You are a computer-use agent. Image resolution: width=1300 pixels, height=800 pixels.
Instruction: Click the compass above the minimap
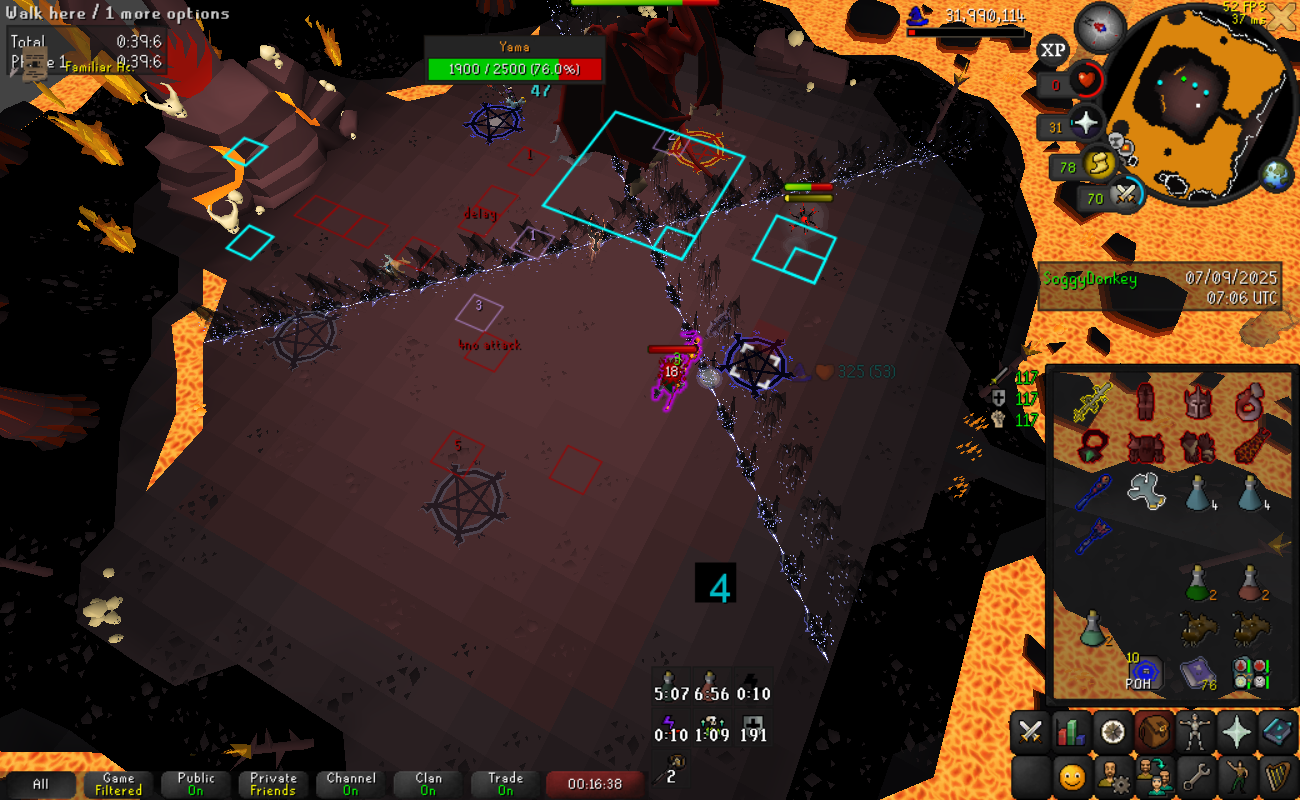tap(1105, 22)
